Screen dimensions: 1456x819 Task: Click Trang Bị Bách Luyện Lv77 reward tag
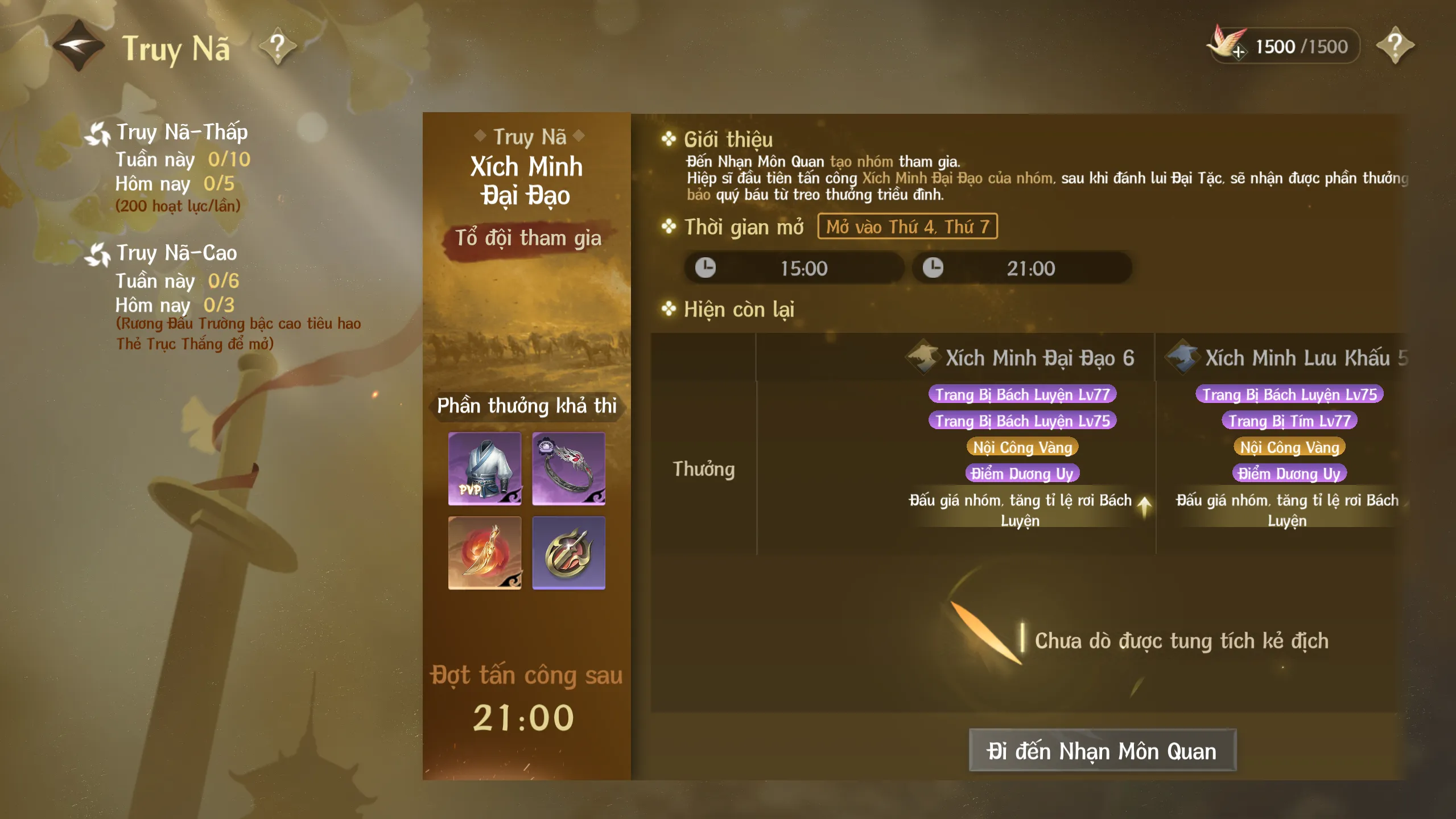(x=1022, y=394)
